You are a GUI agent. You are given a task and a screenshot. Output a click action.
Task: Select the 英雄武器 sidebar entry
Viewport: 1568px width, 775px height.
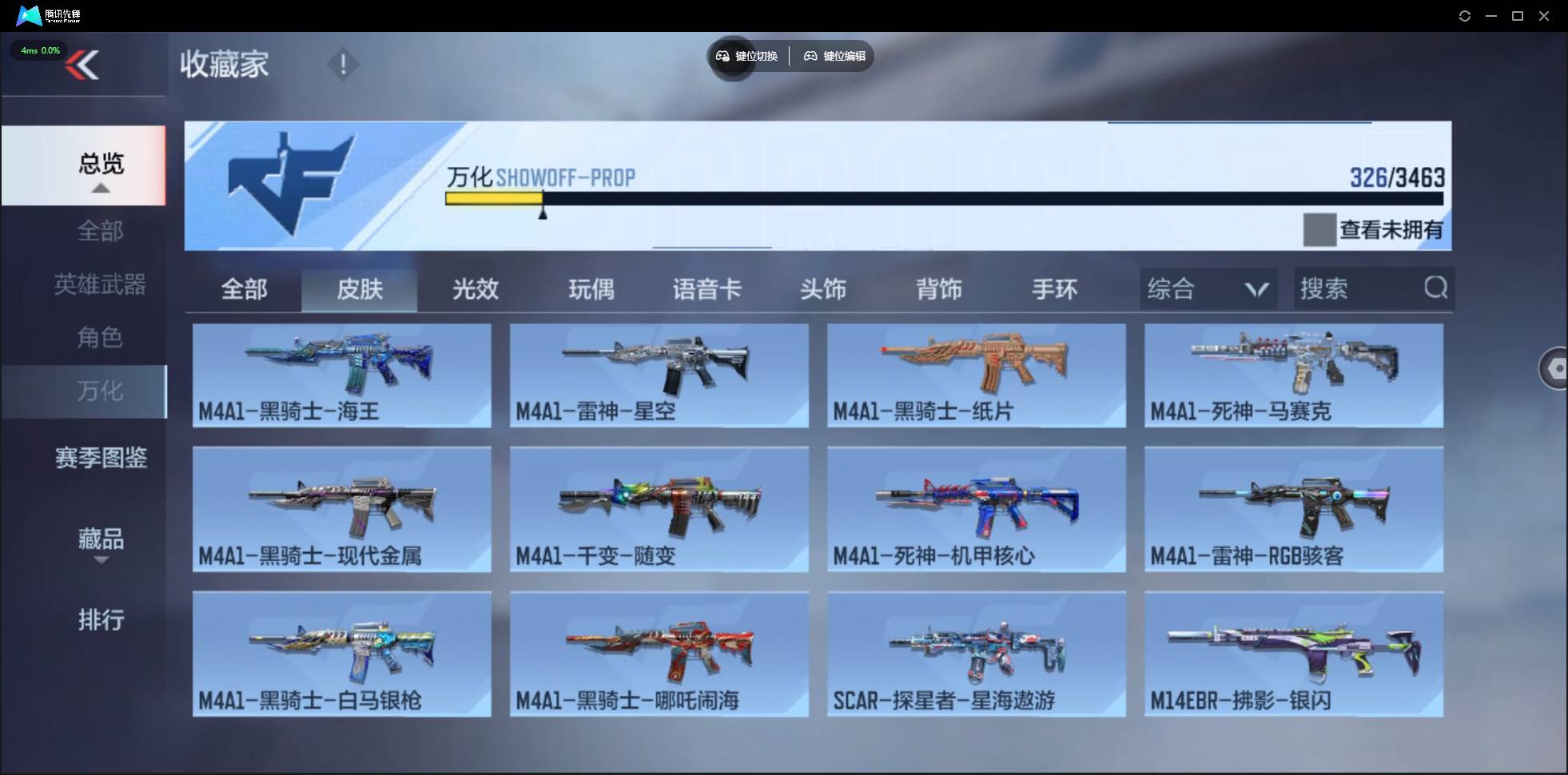point(99,284)
